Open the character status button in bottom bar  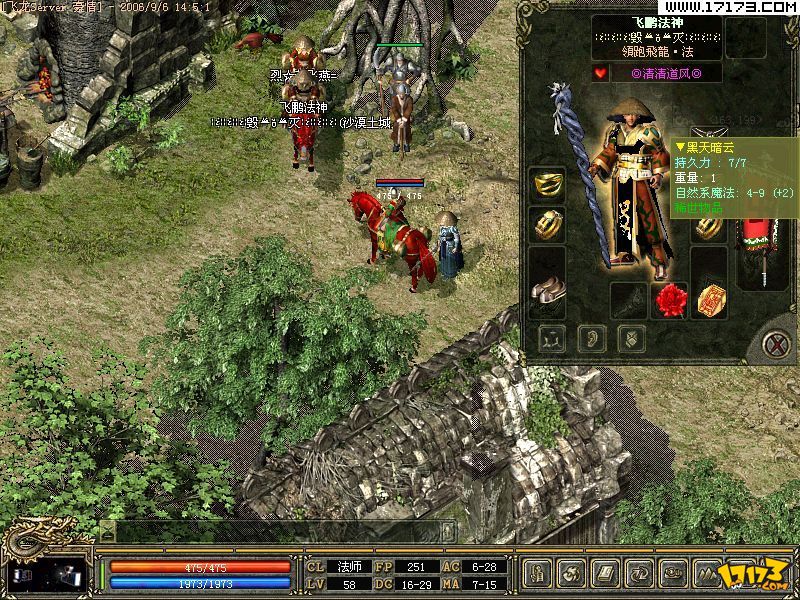[537, 573]
